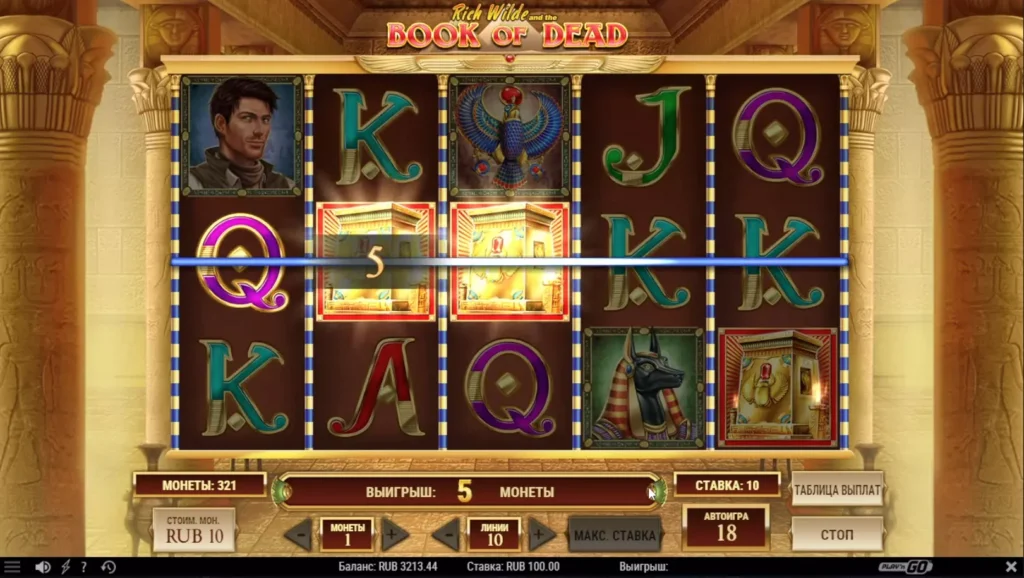The image size is (1024, 578).
Task: Toggle sound with the speaker icon
Action: (43, 567)
